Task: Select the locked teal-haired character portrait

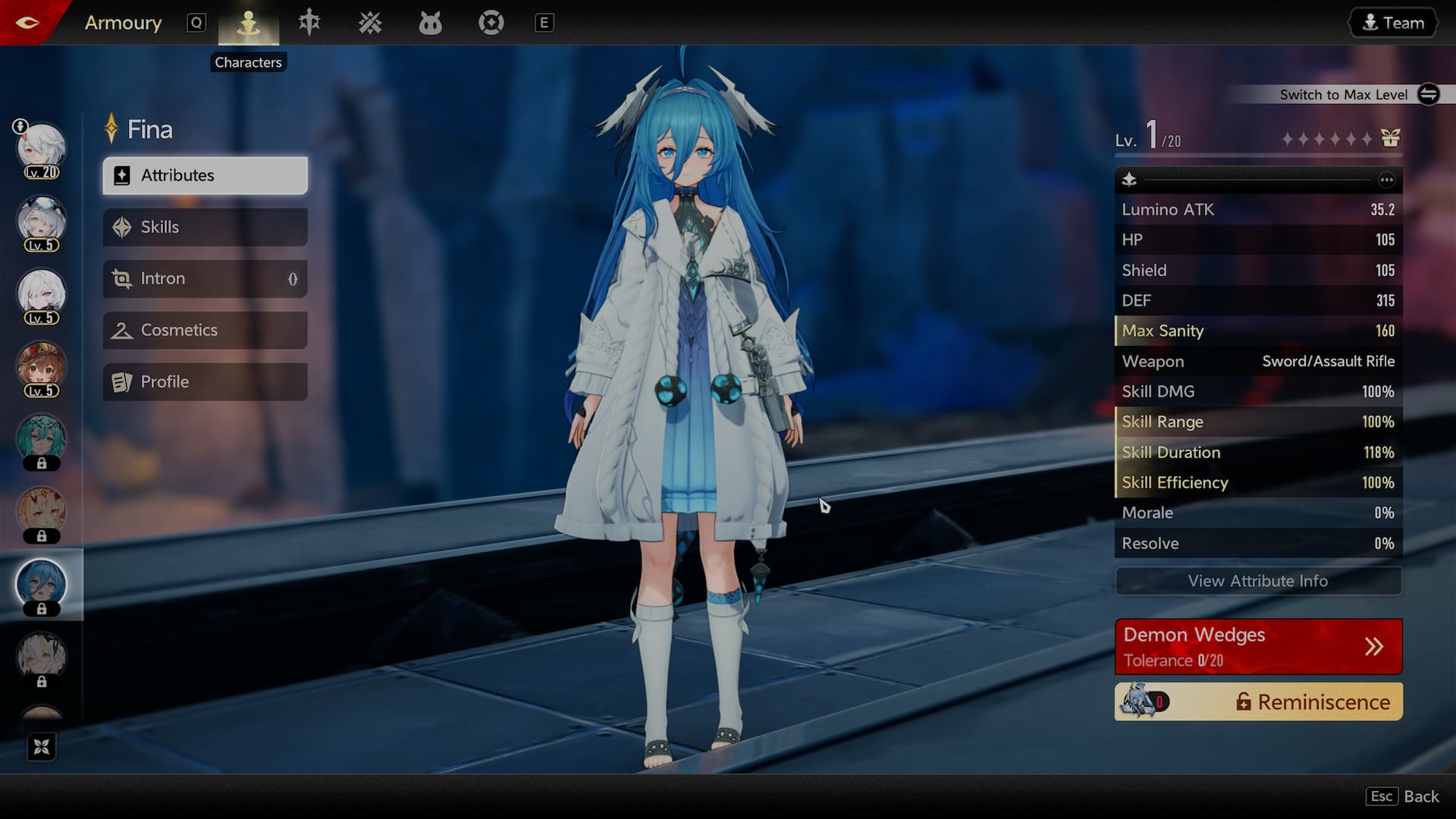Action: pyautogui.click(x=42, y=440)
